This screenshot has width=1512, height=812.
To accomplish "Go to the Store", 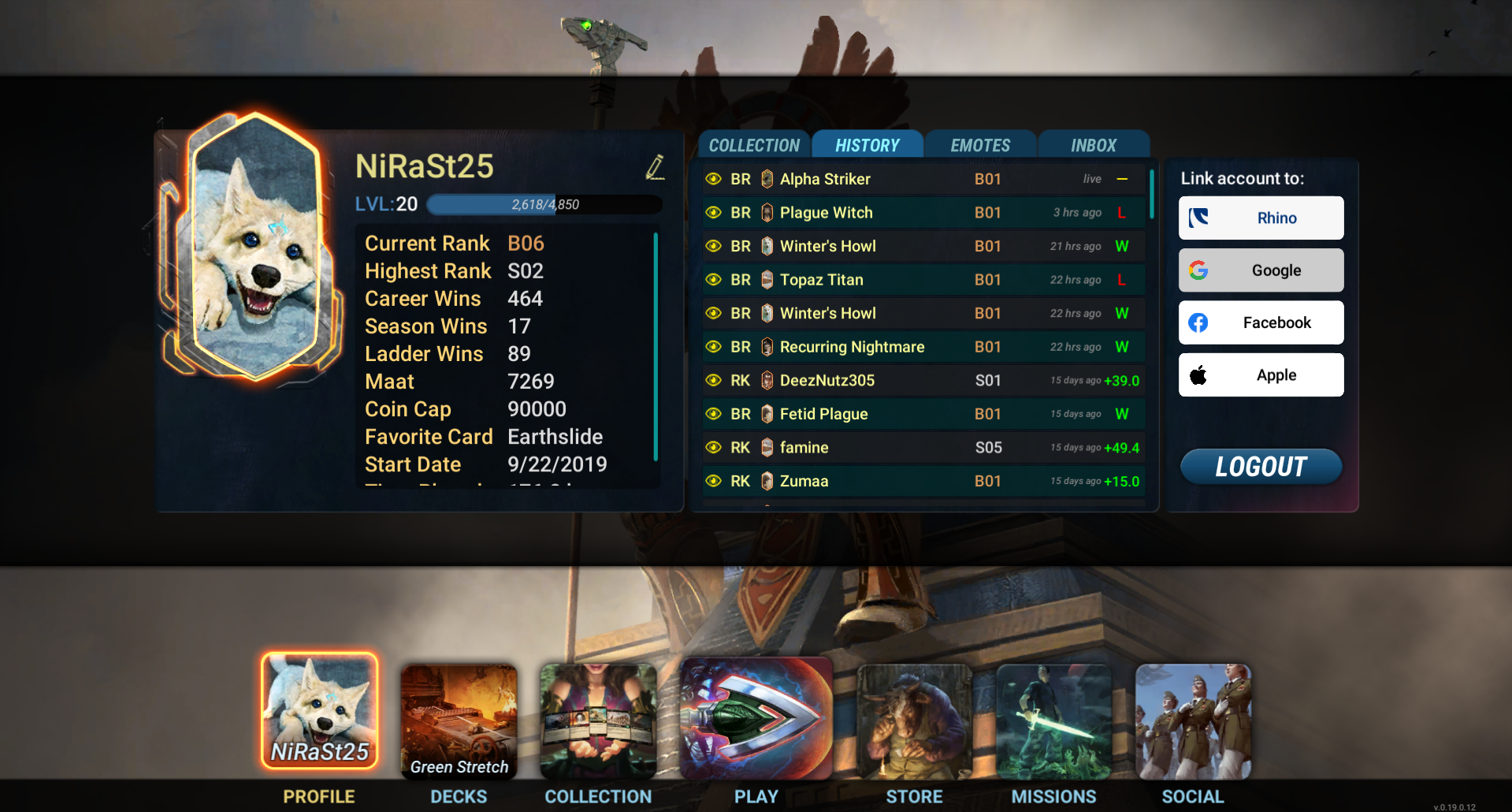I will point(914,721).
